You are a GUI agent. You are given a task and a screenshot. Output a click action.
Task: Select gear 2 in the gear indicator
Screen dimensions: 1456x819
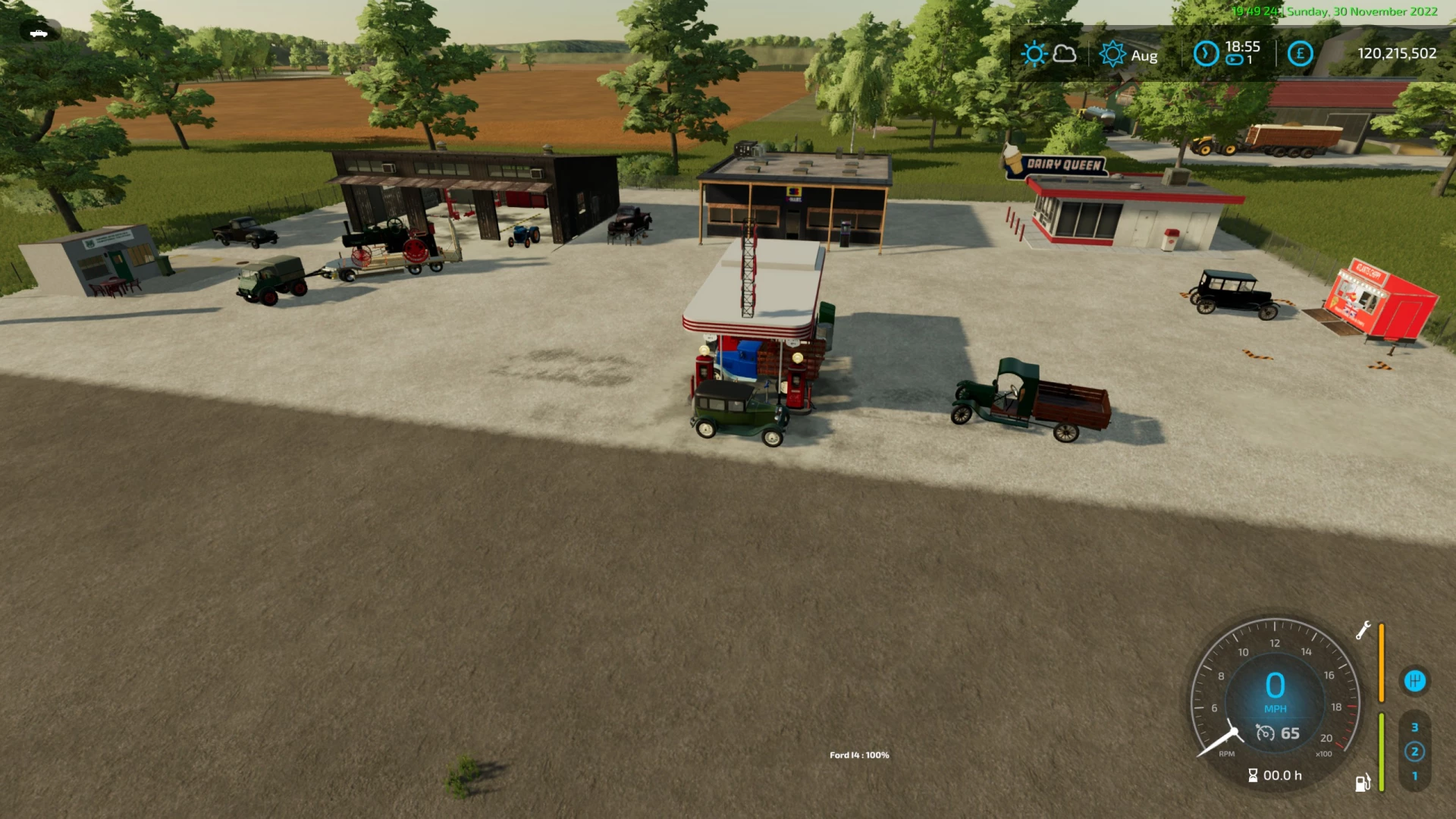1414,752
